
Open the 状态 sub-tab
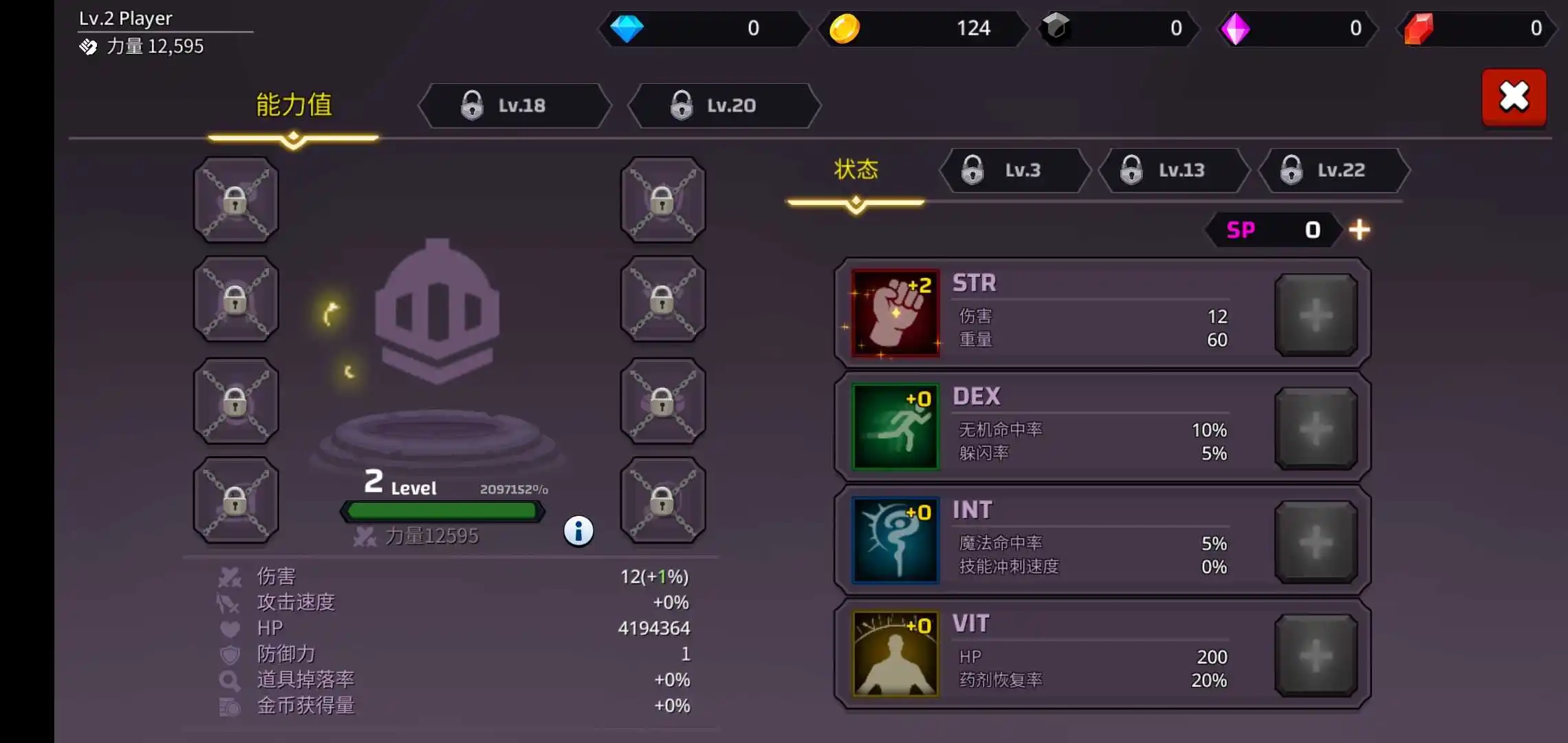(x=856, y=170)
